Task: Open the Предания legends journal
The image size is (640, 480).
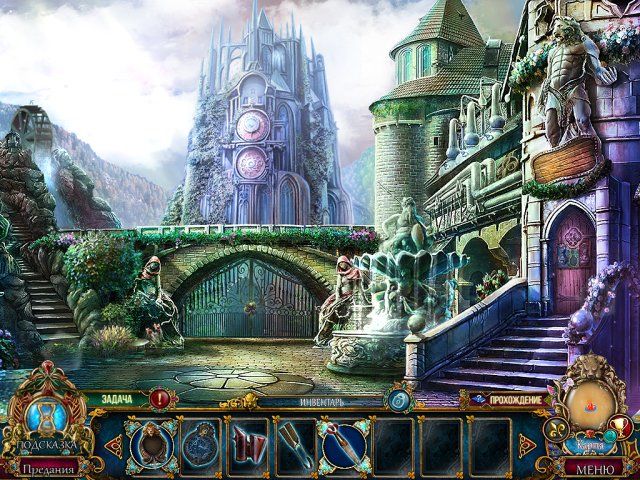Action: tap(45, 468)
